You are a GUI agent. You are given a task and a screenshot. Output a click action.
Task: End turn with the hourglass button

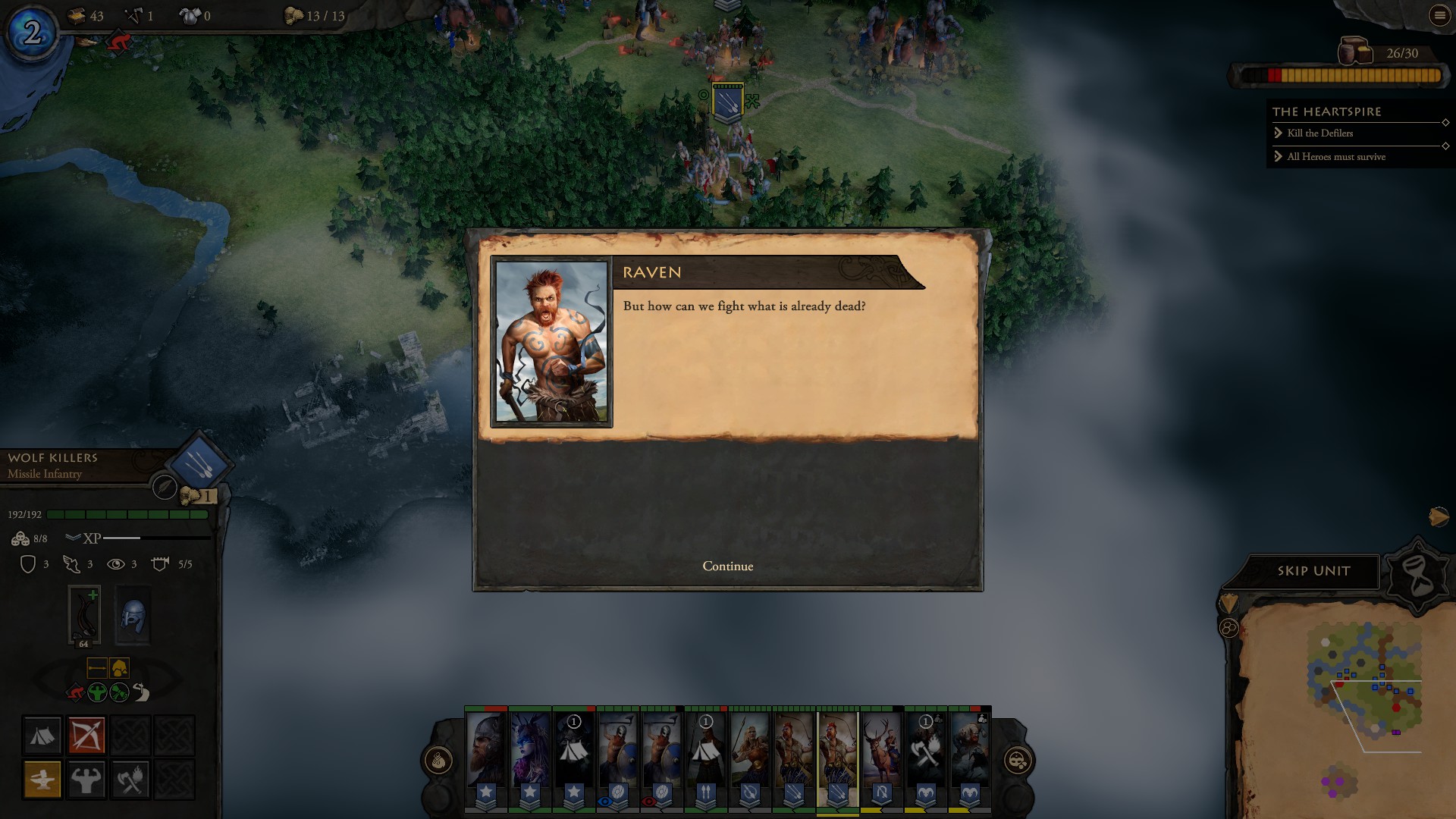click(x=1418, y=576)
